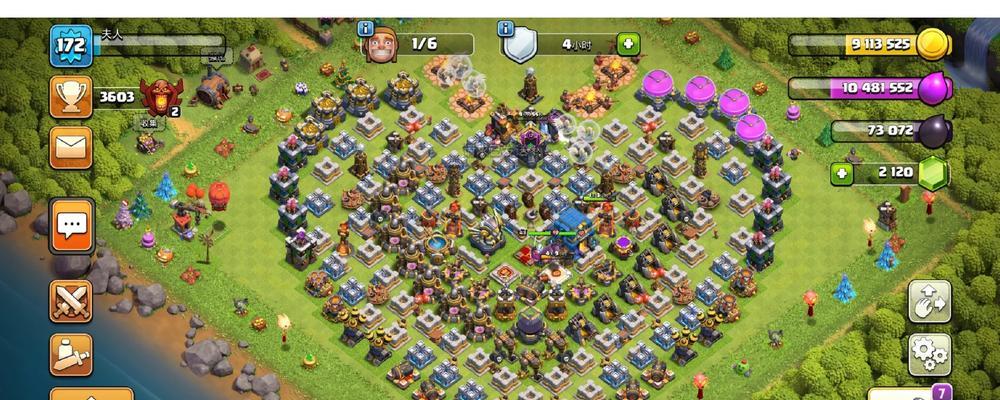
Task: Open the trophy rankings button
Action: 71,97
